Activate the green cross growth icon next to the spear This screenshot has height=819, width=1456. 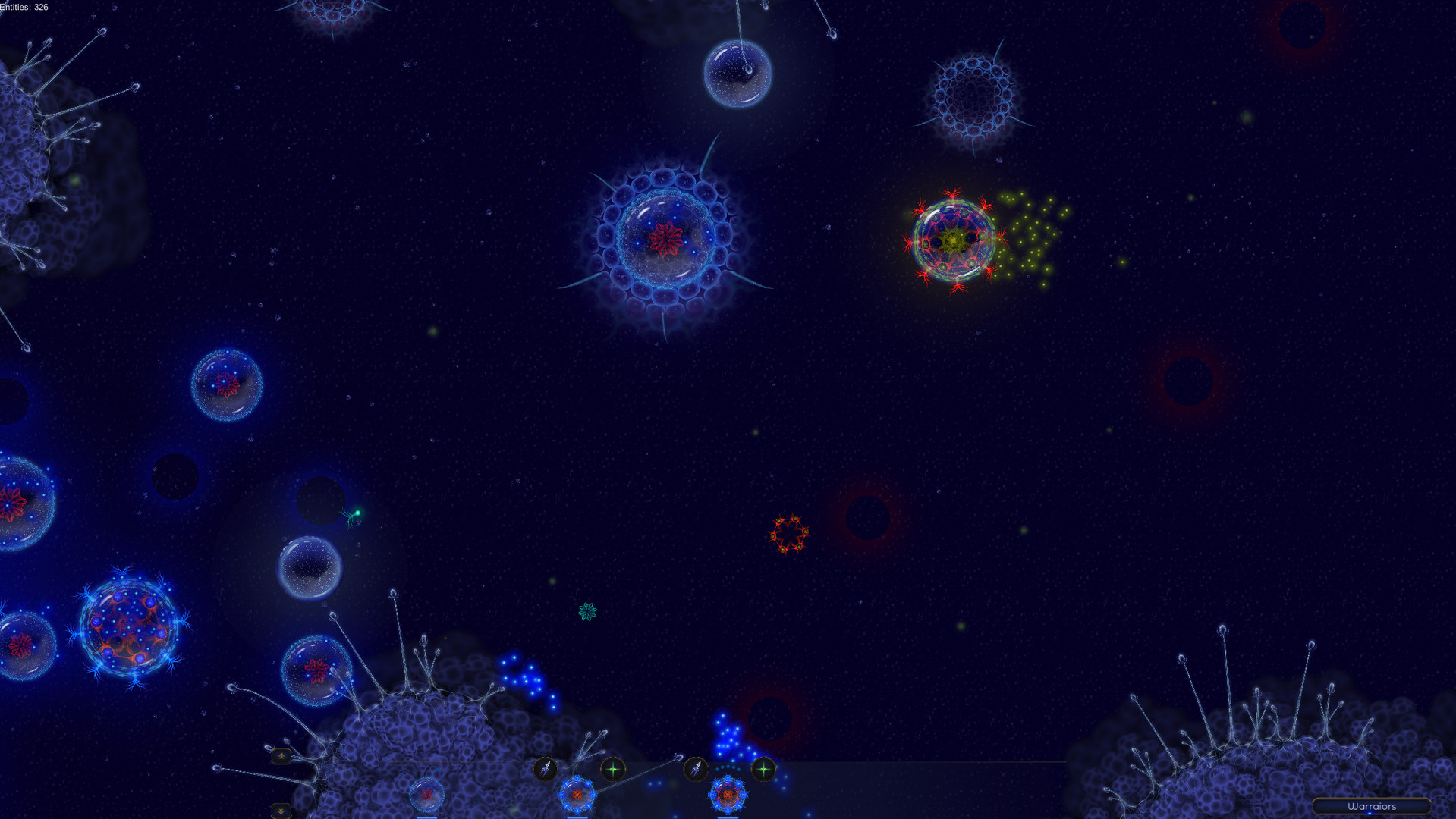click(x=613, y=769)
